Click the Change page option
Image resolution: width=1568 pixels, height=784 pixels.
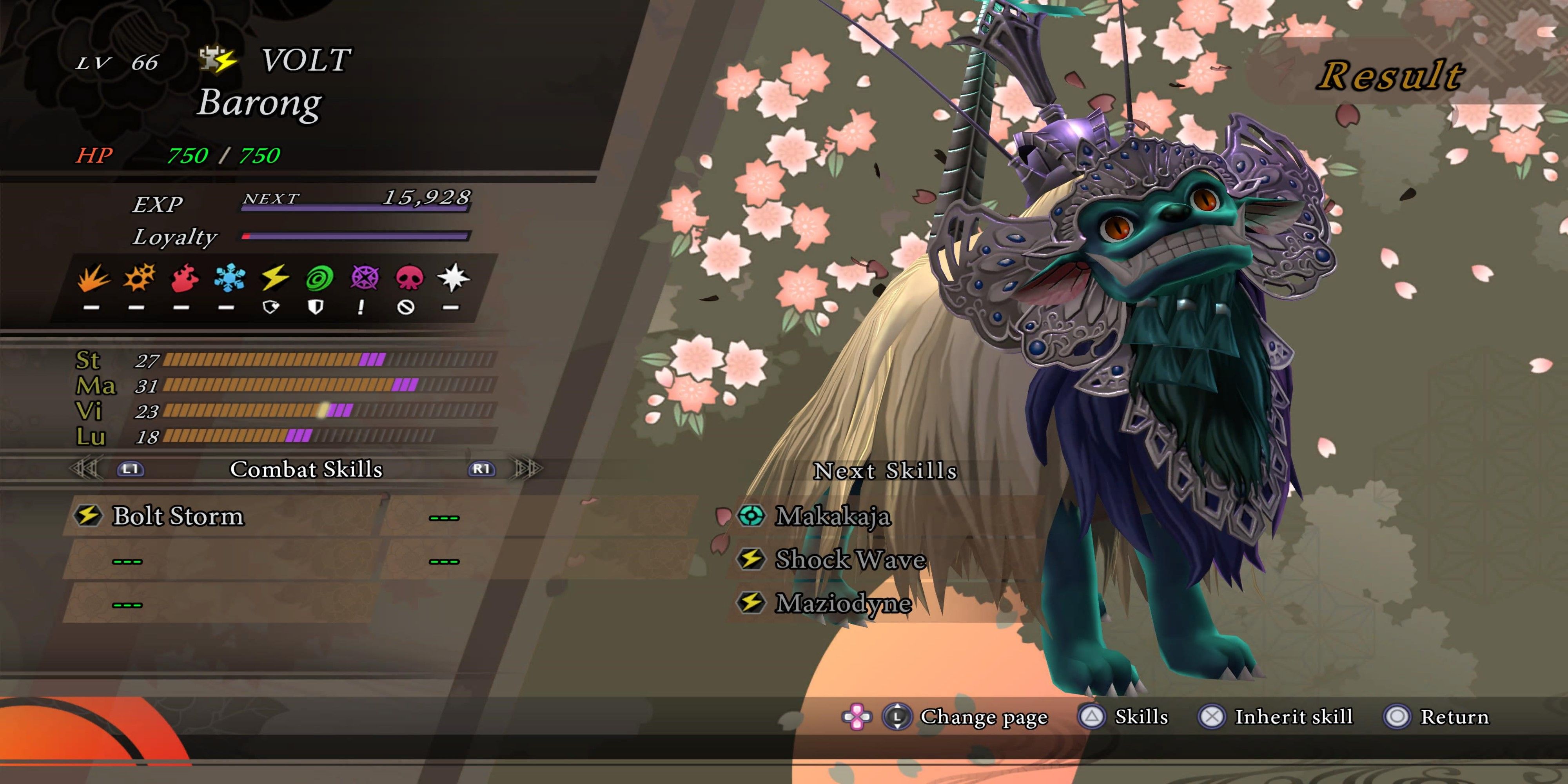(983, 717)
